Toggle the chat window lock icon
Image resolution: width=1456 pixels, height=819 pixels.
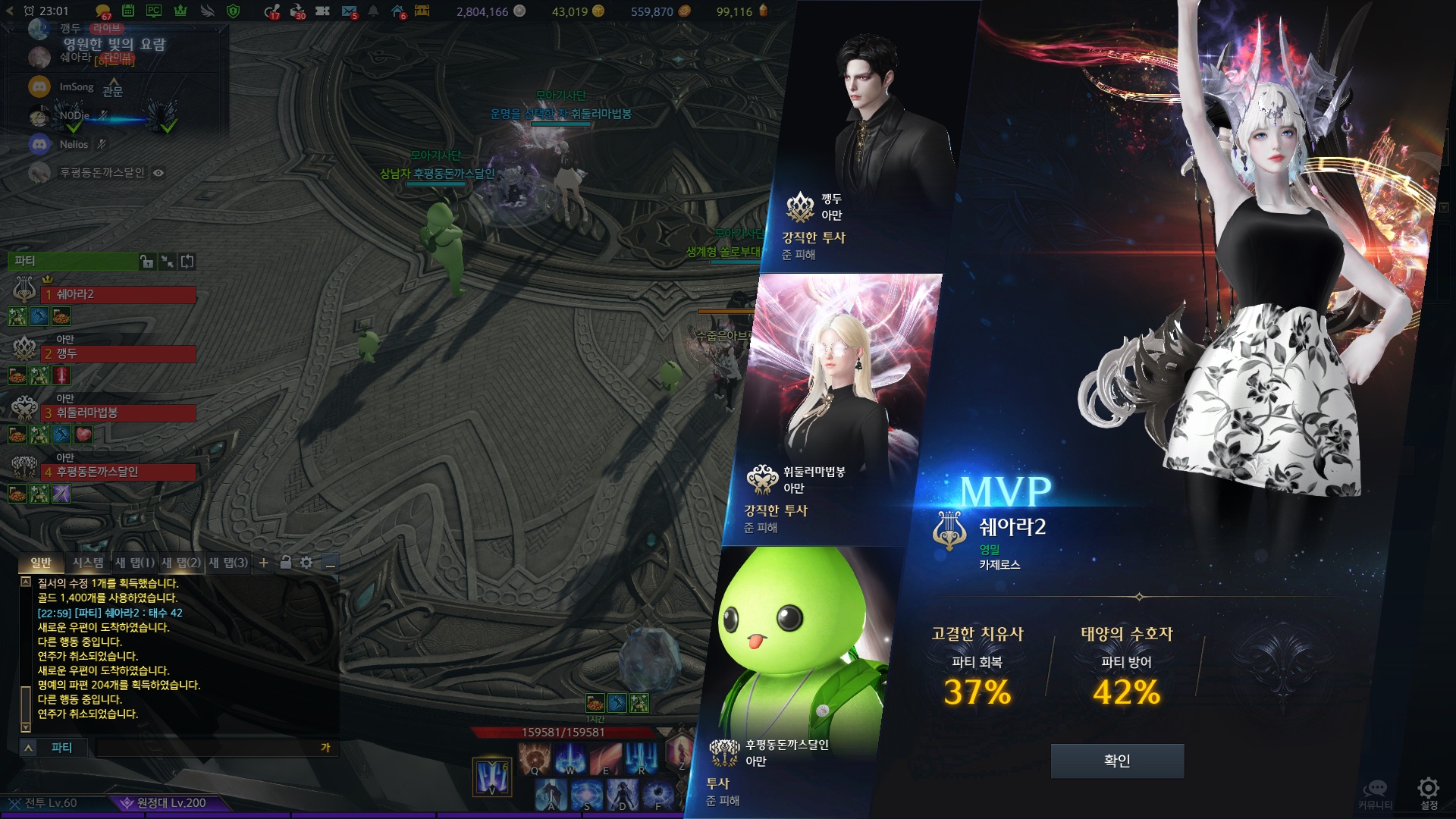click(285, 563)
